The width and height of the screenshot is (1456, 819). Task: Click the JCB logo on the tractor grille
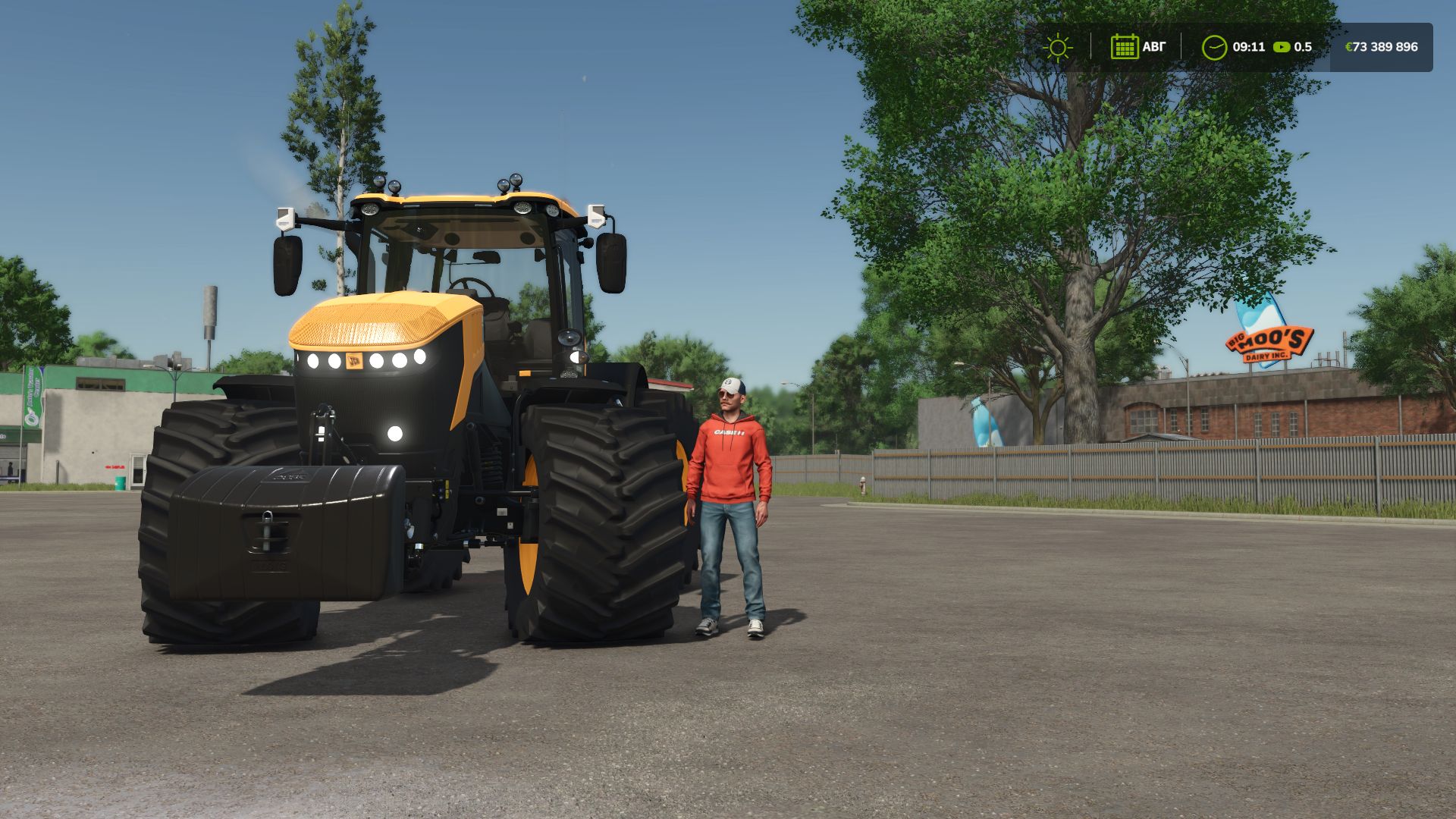click(354, 360)
